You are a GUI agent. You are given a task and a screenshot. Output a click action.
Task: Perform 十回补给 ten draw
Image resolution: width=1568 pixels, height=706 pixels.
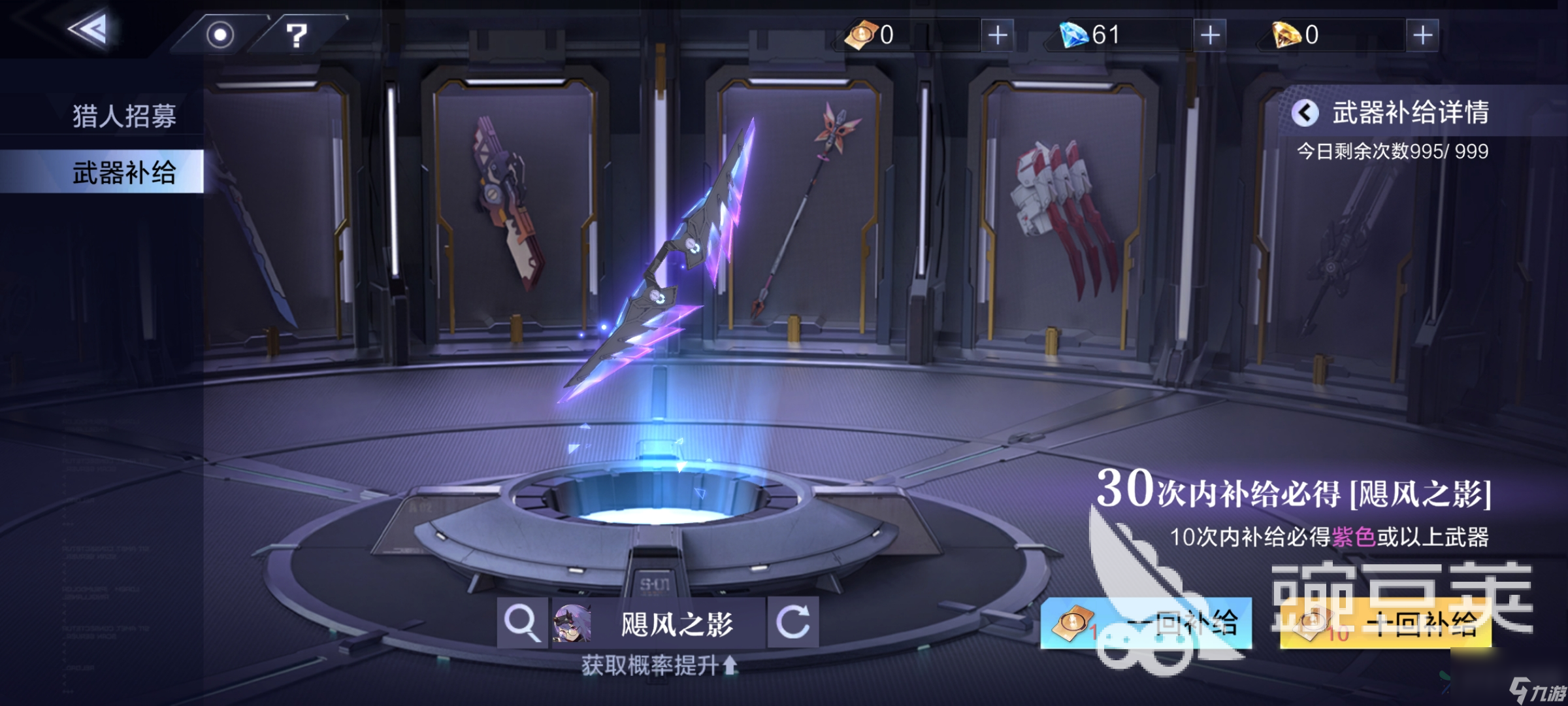click(x=1385, y=624)
